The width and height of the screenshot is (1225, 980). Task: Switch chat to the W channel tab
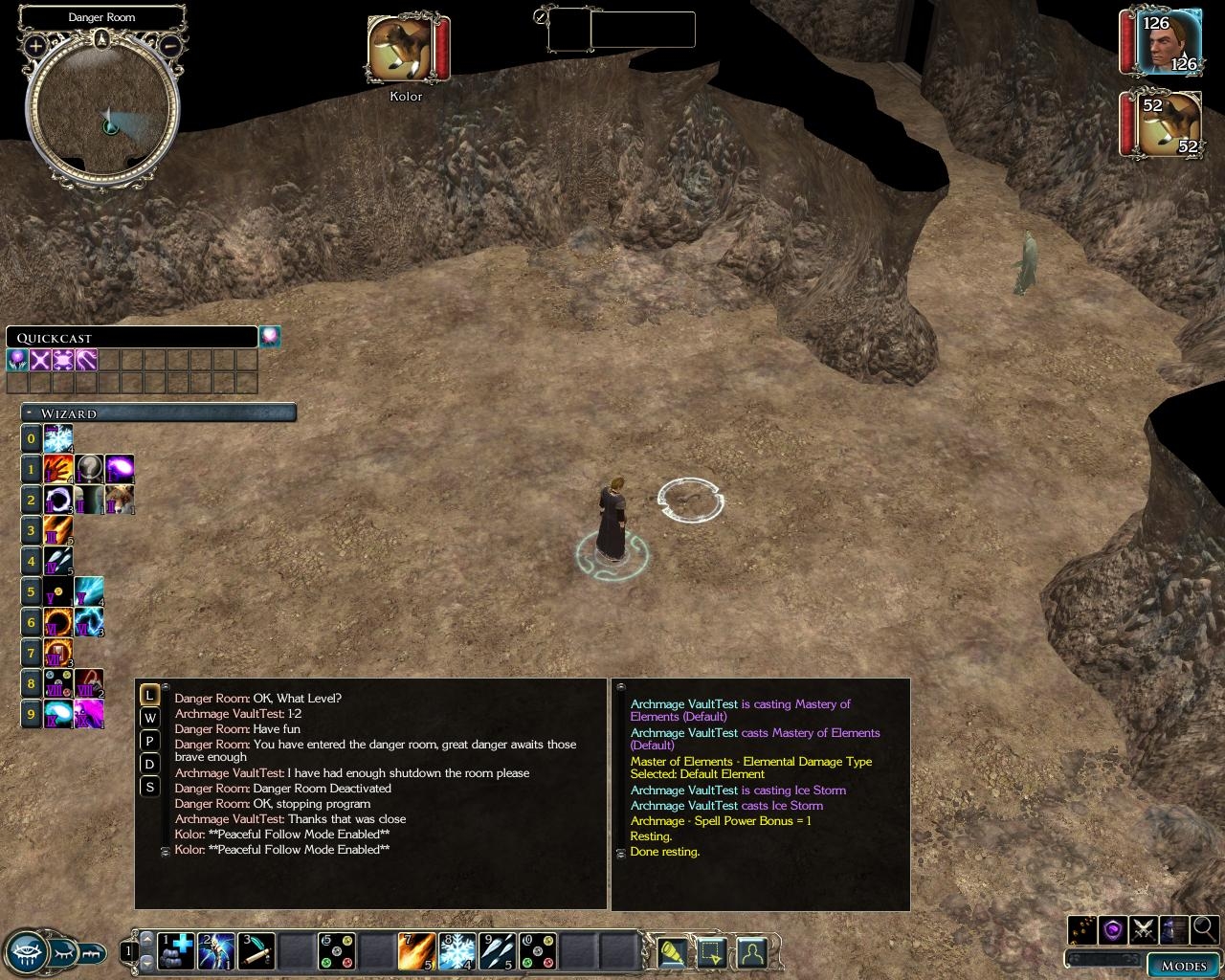[149, 718]
